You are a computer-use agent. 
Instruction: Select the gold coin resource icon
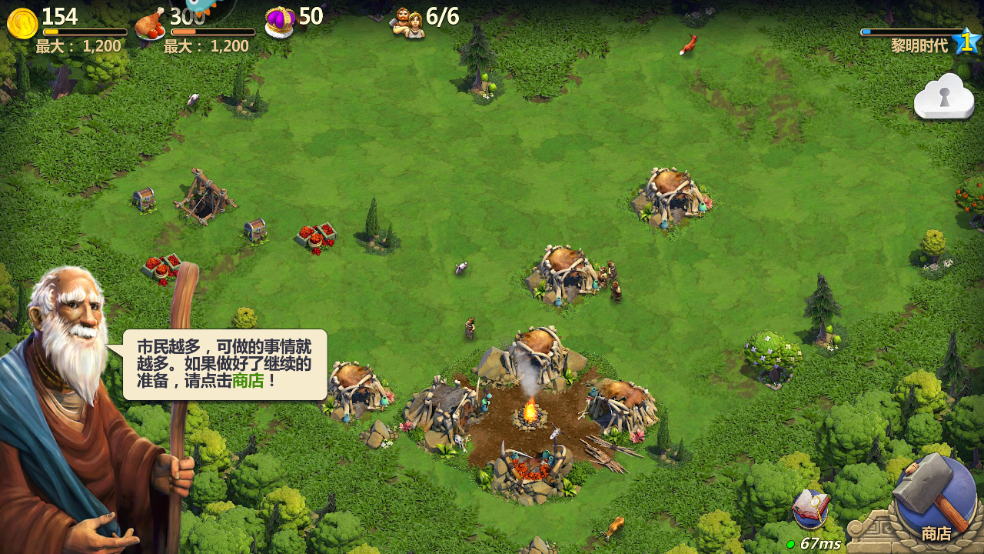point(21,21)
